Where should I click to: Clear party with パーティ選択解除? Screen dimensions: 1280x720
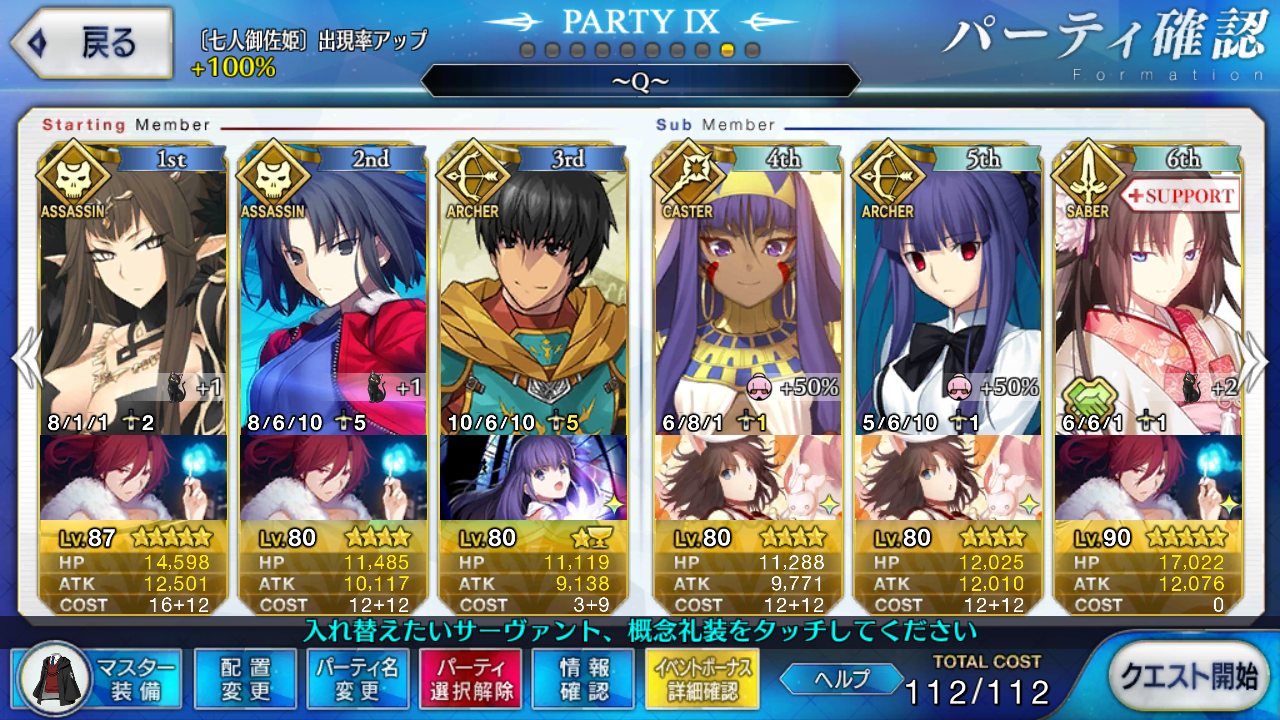470,678
